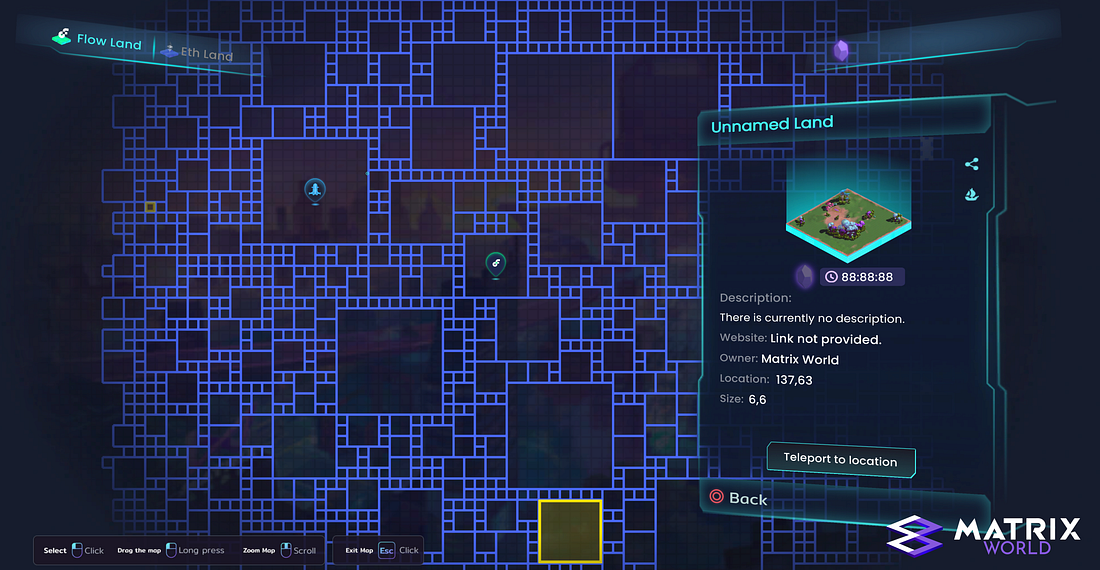Go back using the Back button

738,498
